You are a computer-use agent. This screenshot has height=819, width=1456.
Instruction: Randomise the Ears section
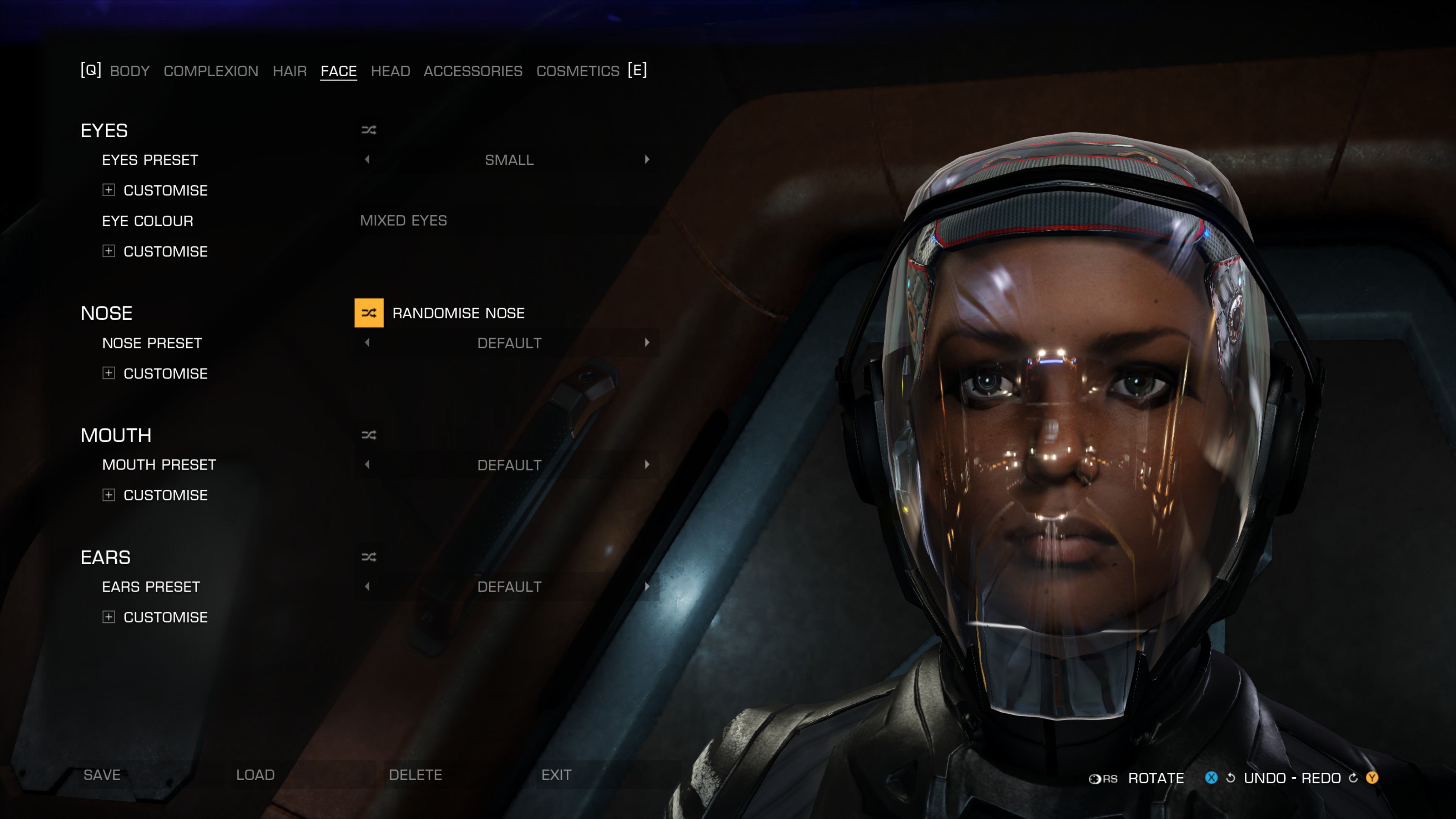coord(369,557)
